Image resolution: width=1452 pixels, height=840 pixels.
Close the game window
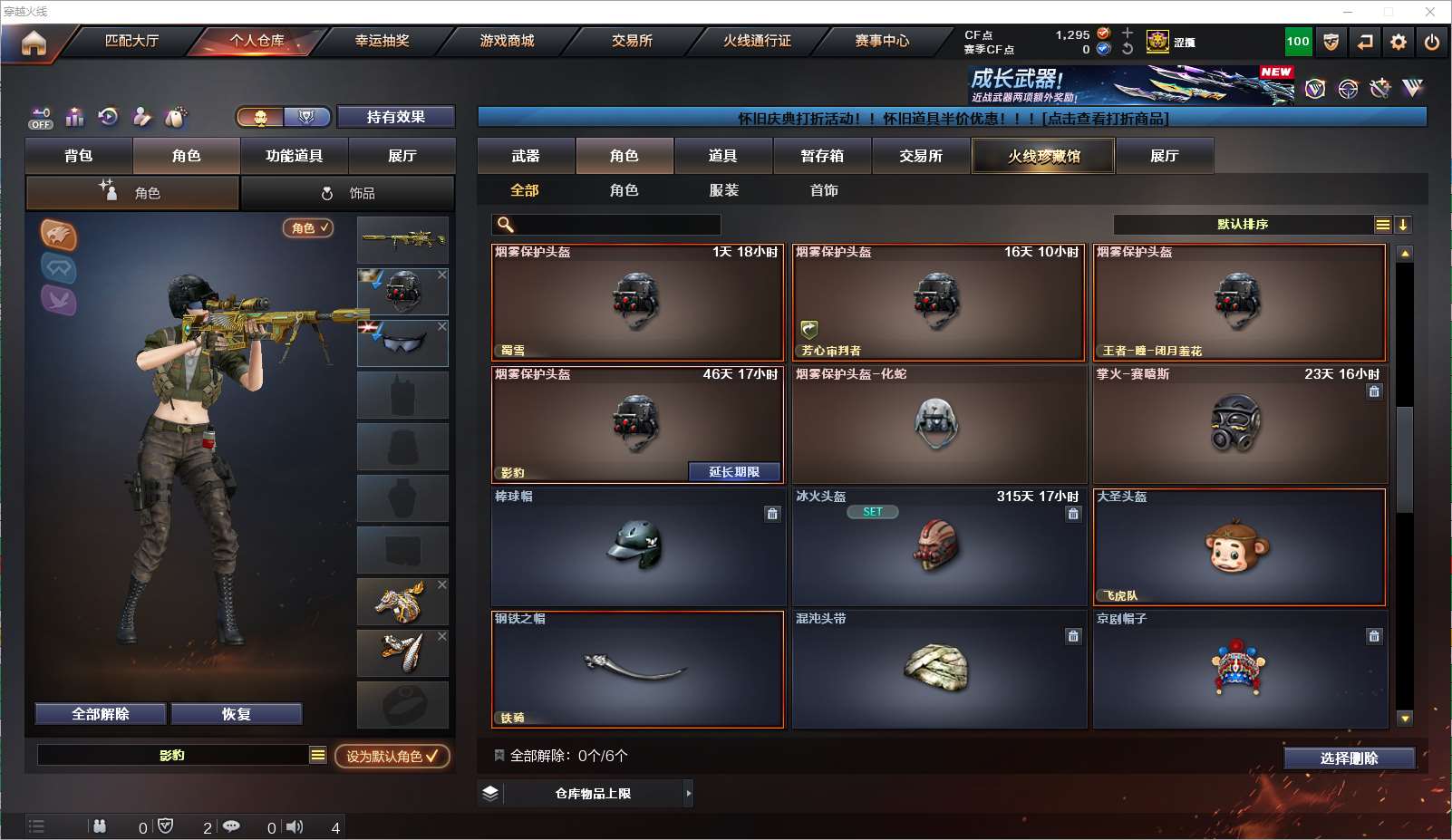pyautogui.click(x=1430, y=12)
